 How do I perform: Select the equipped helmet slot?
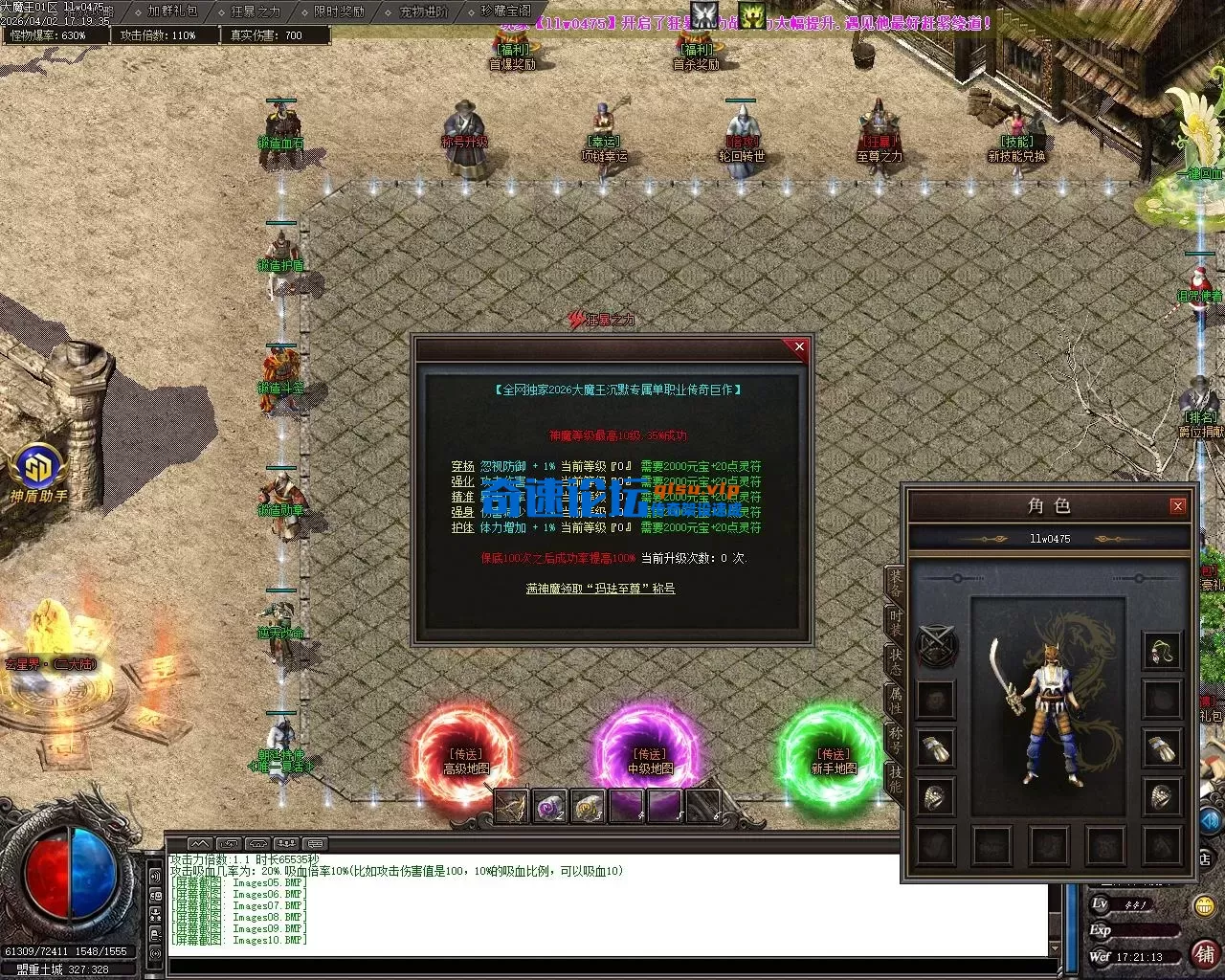[1162, 651]
